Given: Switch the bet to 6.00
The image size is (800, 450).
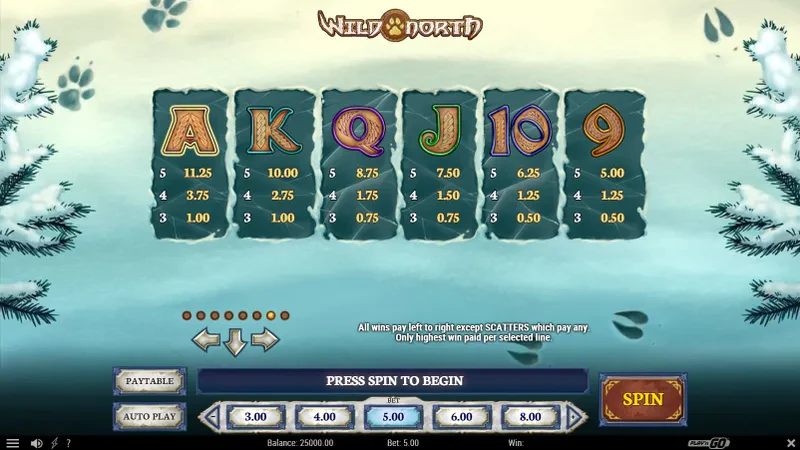Looking at the screenshot, I should pyautogui.click(x=460, y=416).
